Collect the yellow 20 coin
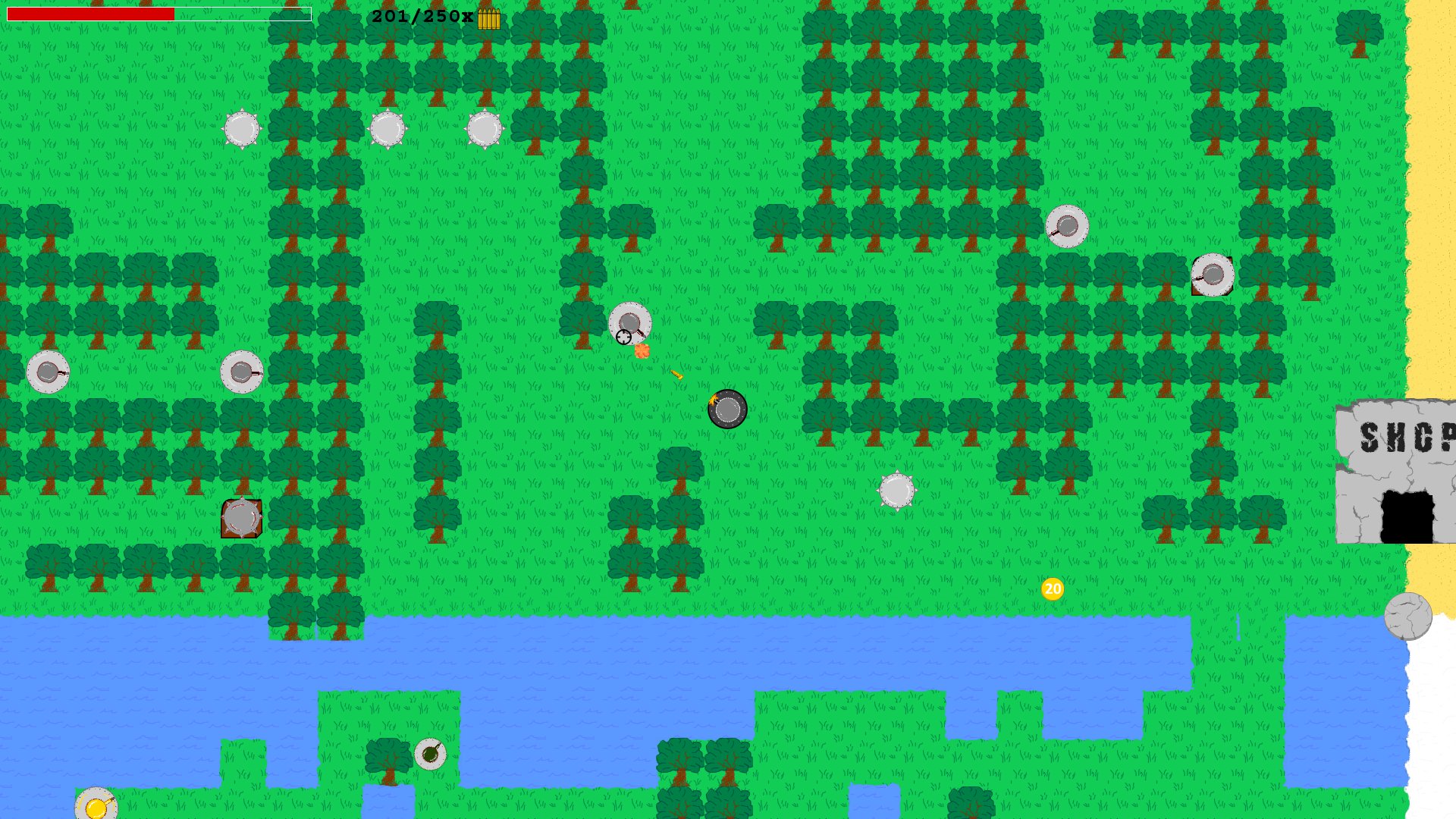The image size is (1456, 819). pos(1053,589)
